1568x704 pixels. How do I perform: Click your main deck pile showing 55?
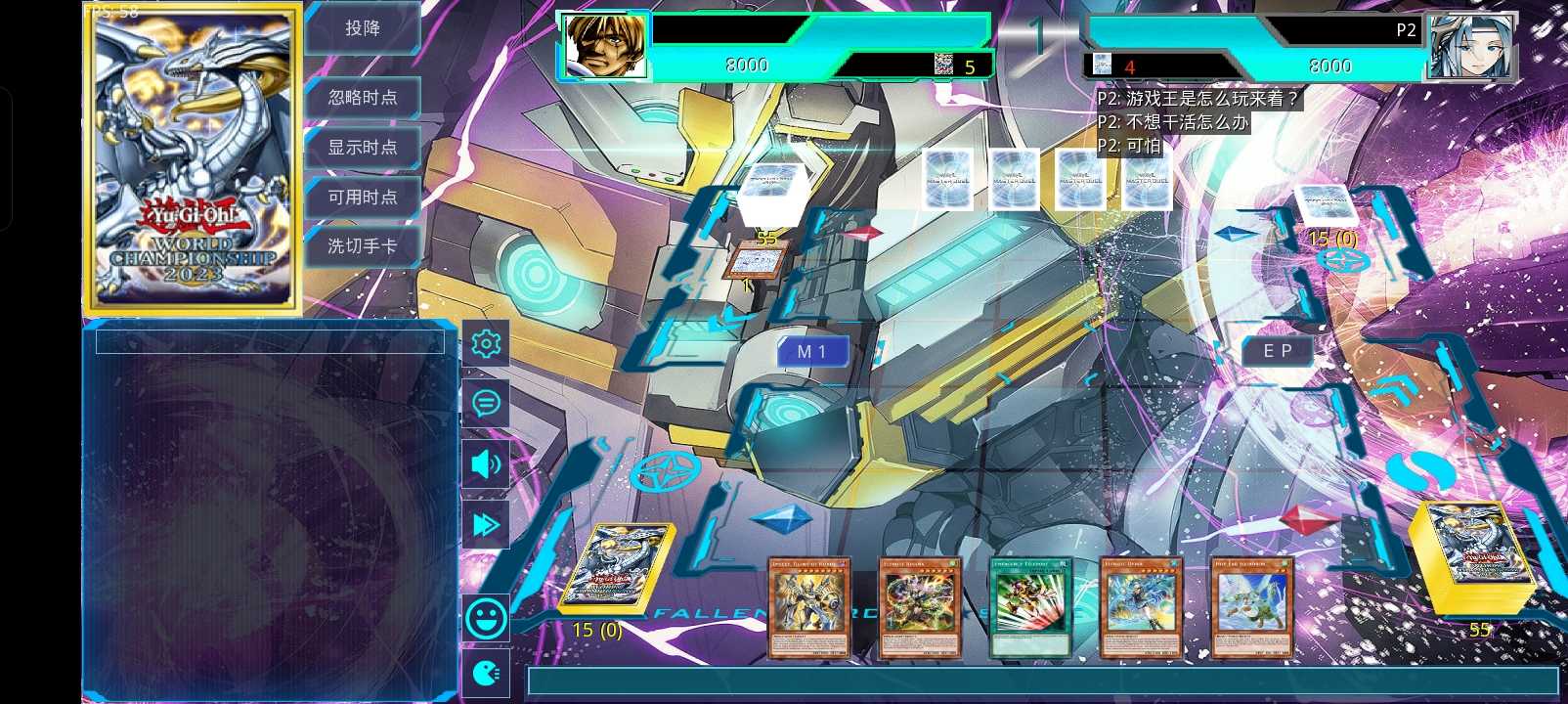(1471, 559)
